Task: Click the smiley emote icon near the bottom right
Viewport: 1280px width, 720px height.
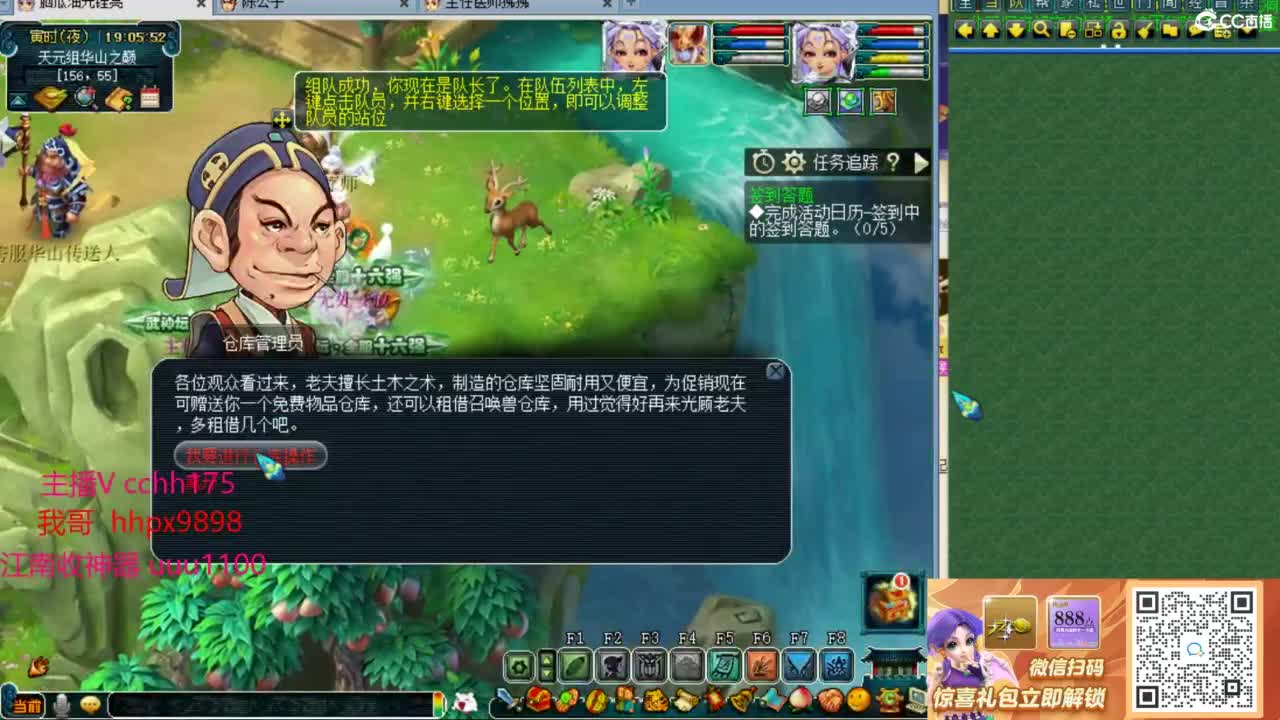Action: pyautogui.click(x=858, y=699)
